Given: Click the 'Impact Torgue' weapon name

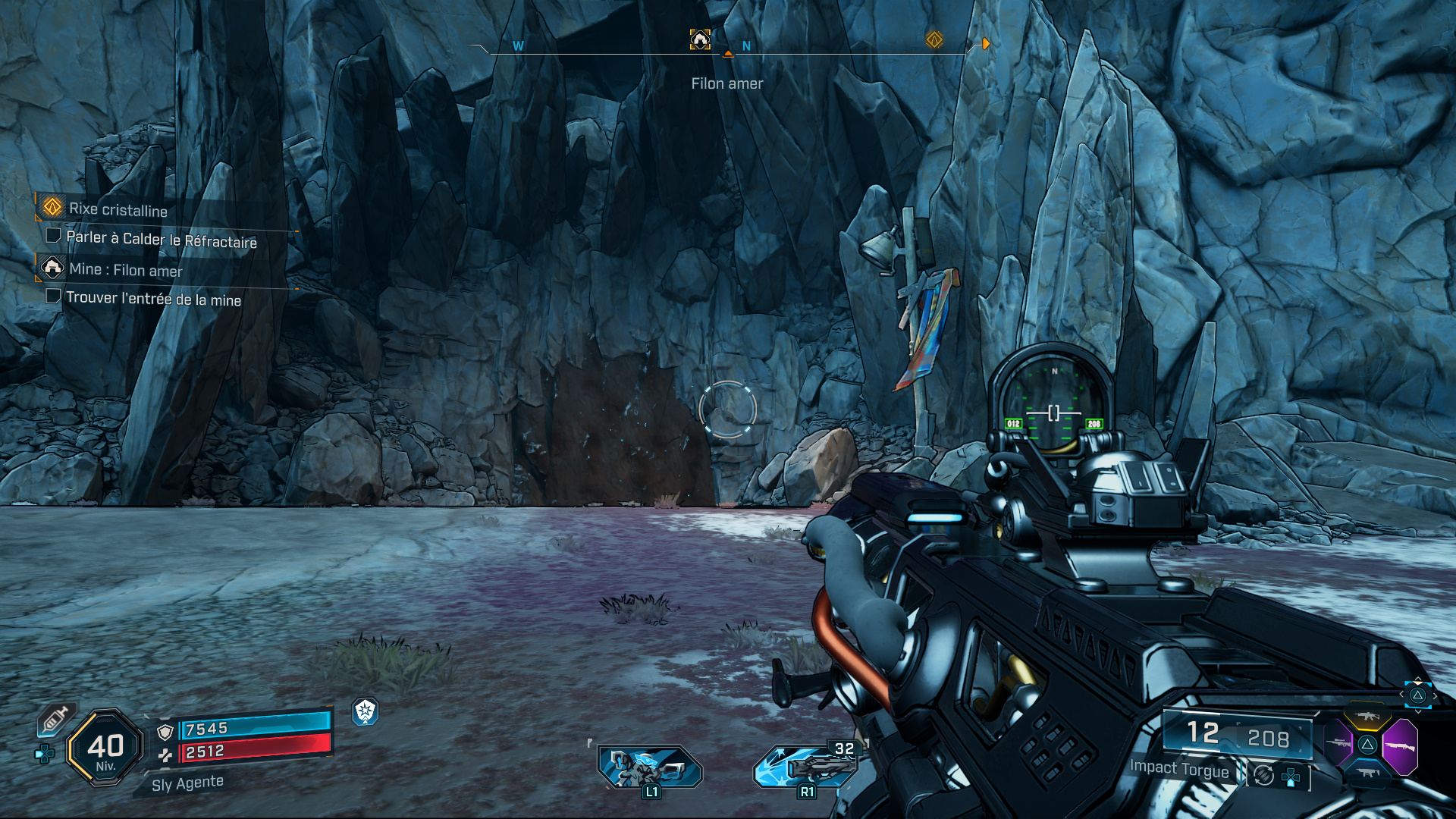Looking at the screenshot, I should (1179, 769).
